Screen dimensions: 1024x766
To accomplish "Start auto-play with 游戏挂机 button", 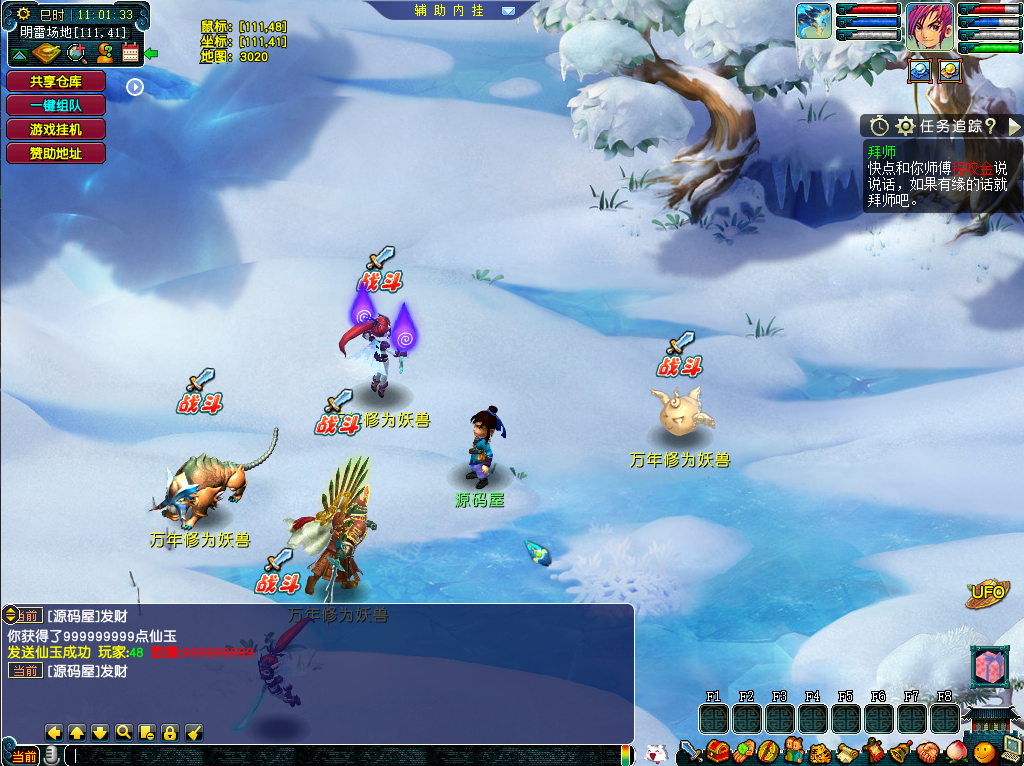I will click(55, 129).
